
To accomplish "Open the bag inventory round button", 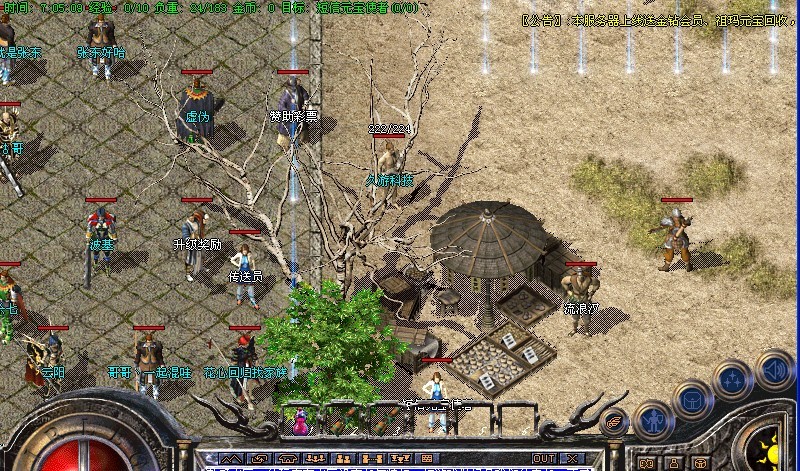I will click(x=693, y=400).
